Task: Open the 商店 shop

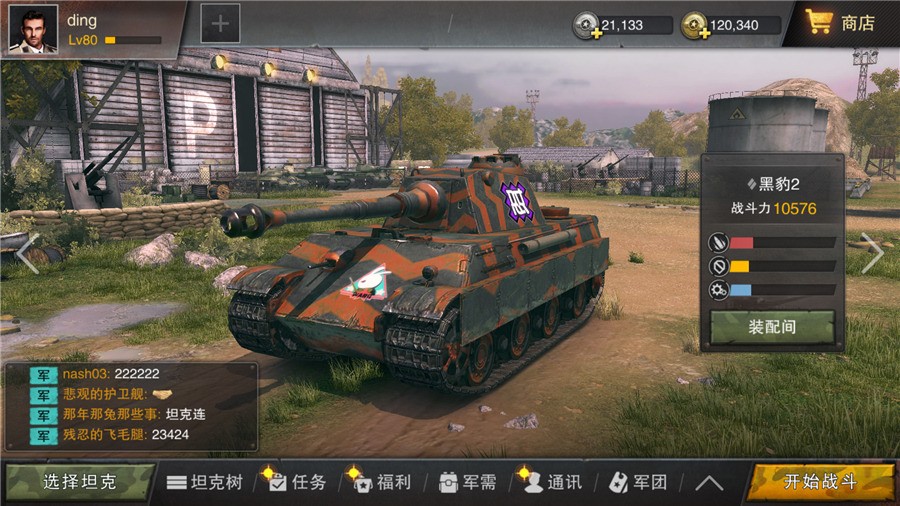Action: coord(842,22)
